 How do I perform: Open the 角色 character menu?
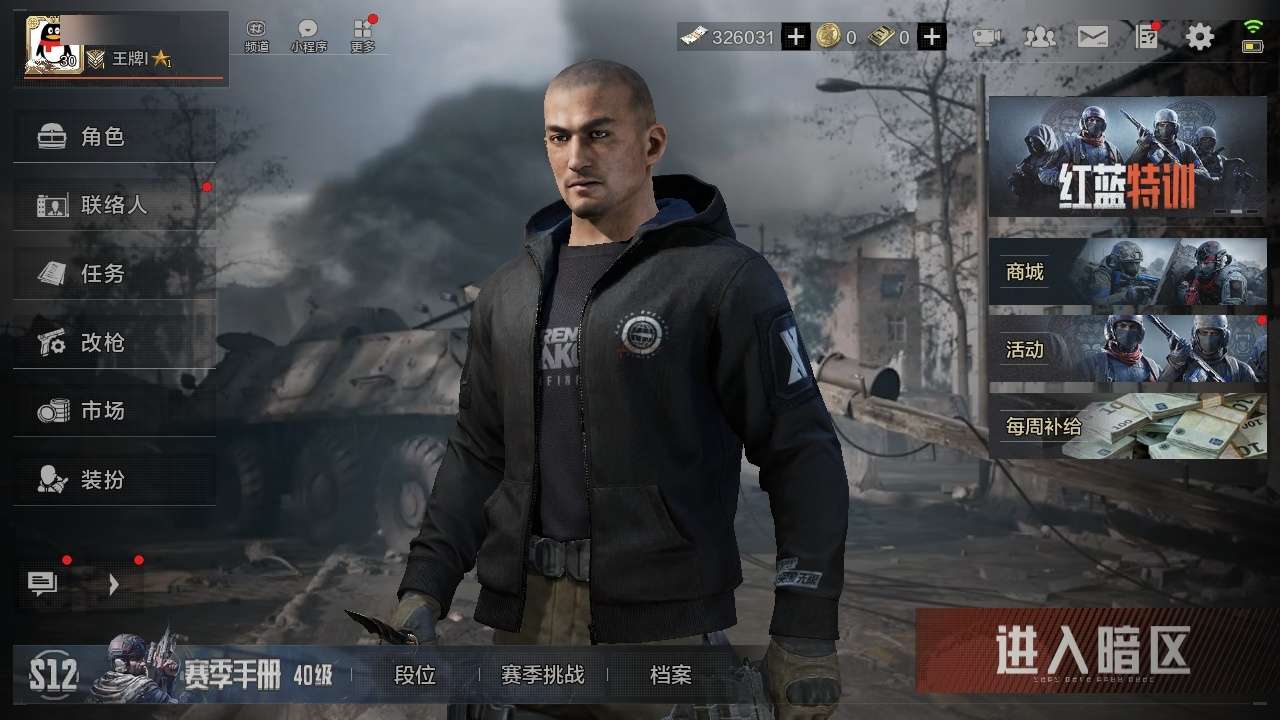click(114, 137)
